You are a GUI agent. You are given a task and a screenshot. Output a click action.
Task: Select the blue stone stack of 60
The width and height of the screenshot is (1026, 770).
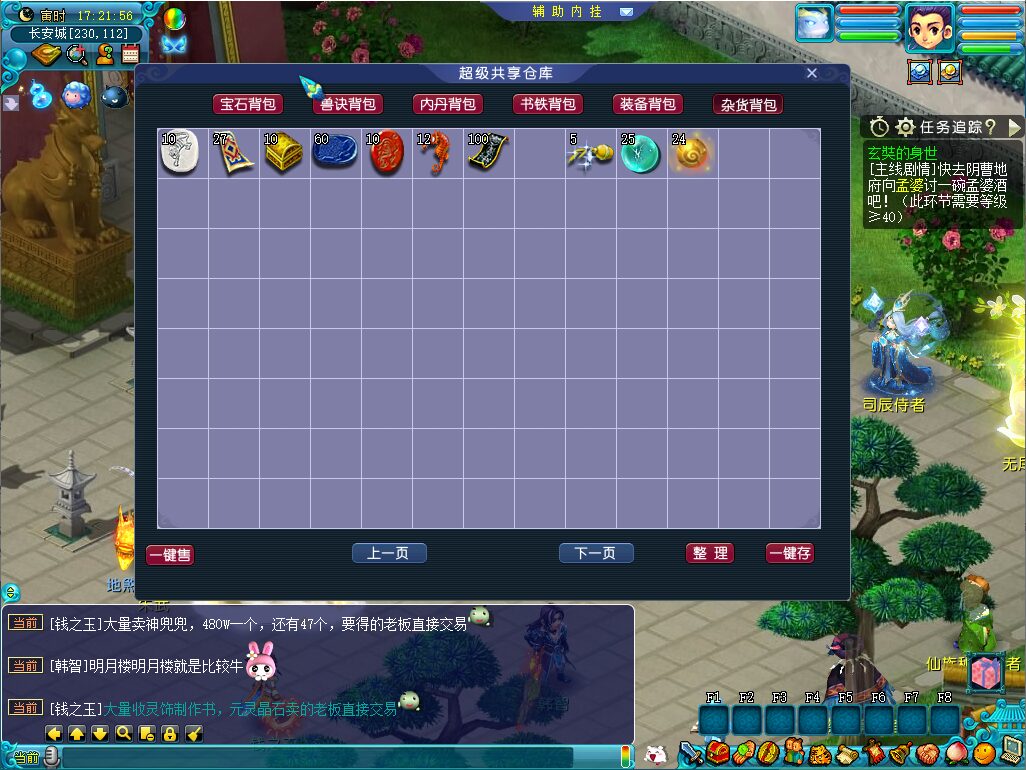click(335, 154)
